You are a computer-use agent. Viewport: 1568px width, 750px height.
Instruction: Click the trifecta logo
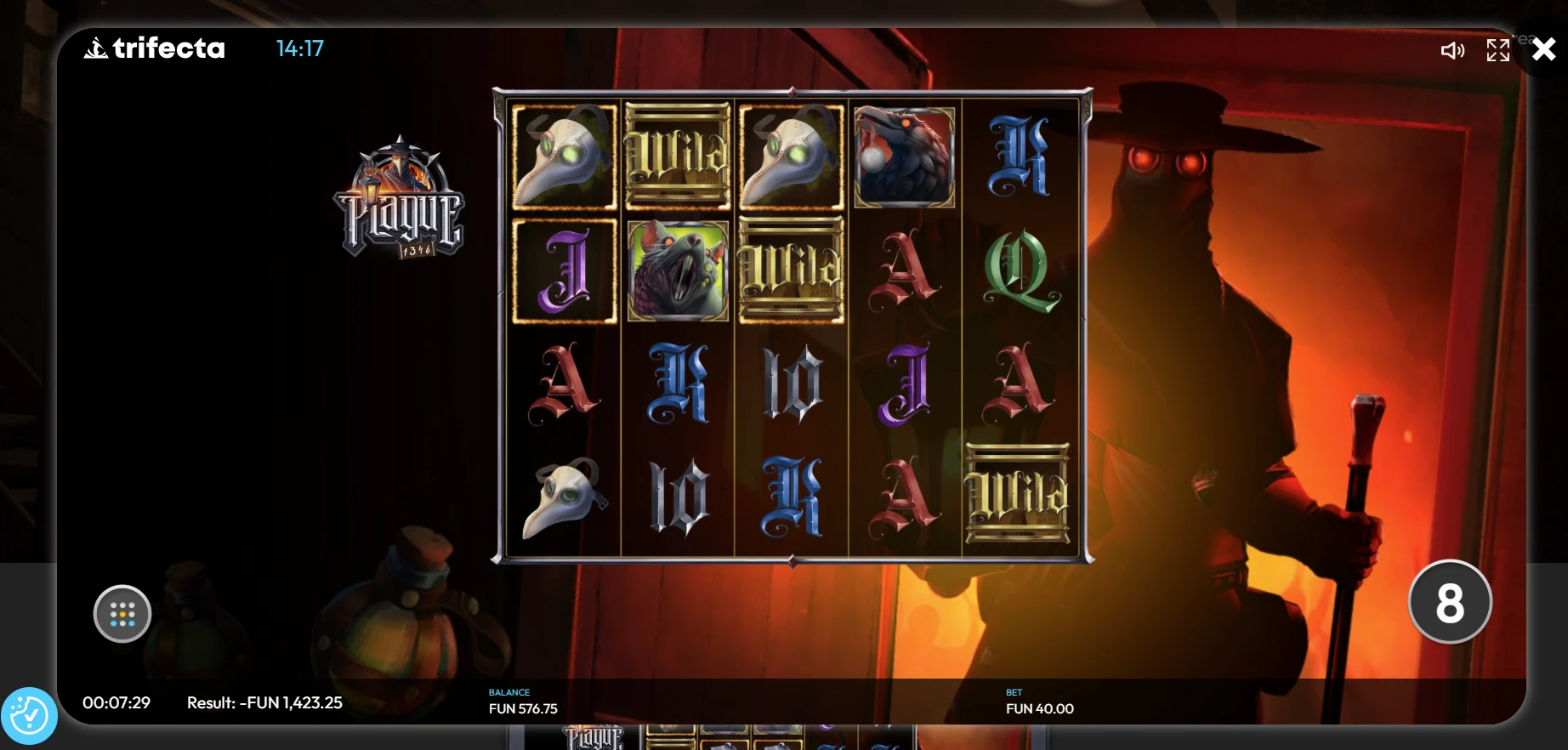click(155, 48)
